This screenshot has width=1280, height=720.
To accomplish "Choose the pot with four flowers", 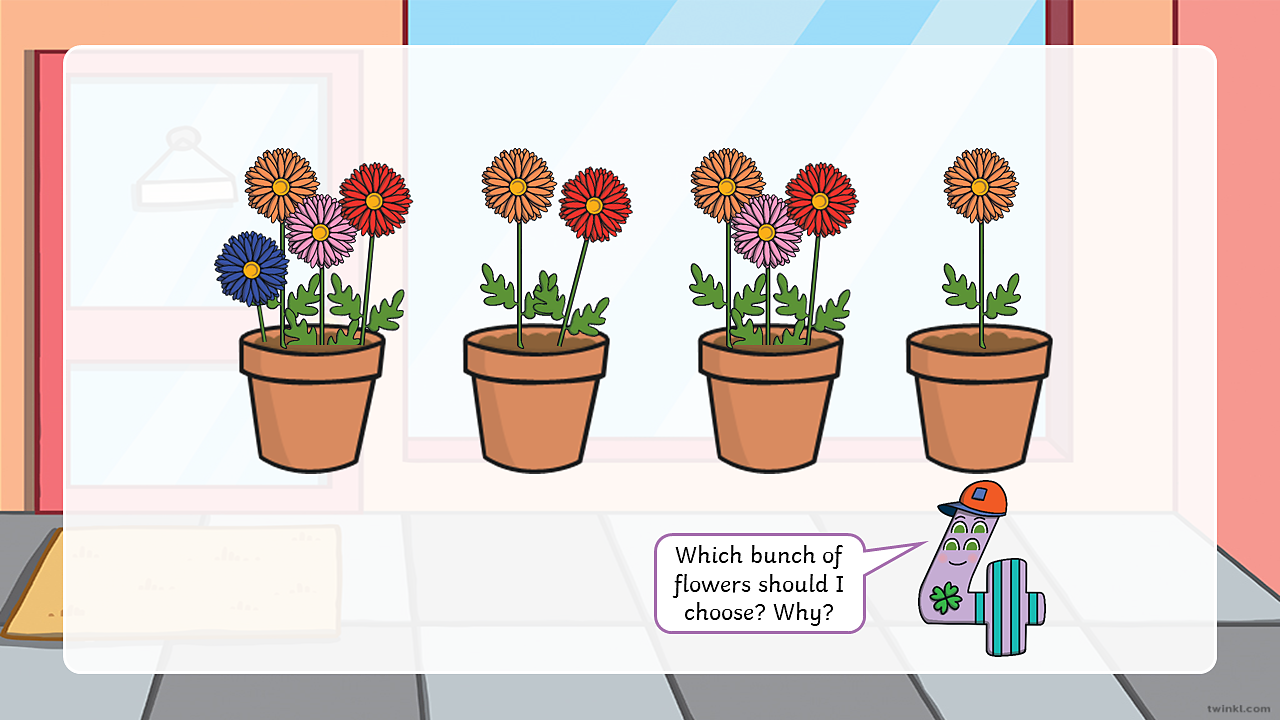I will 312,400.
